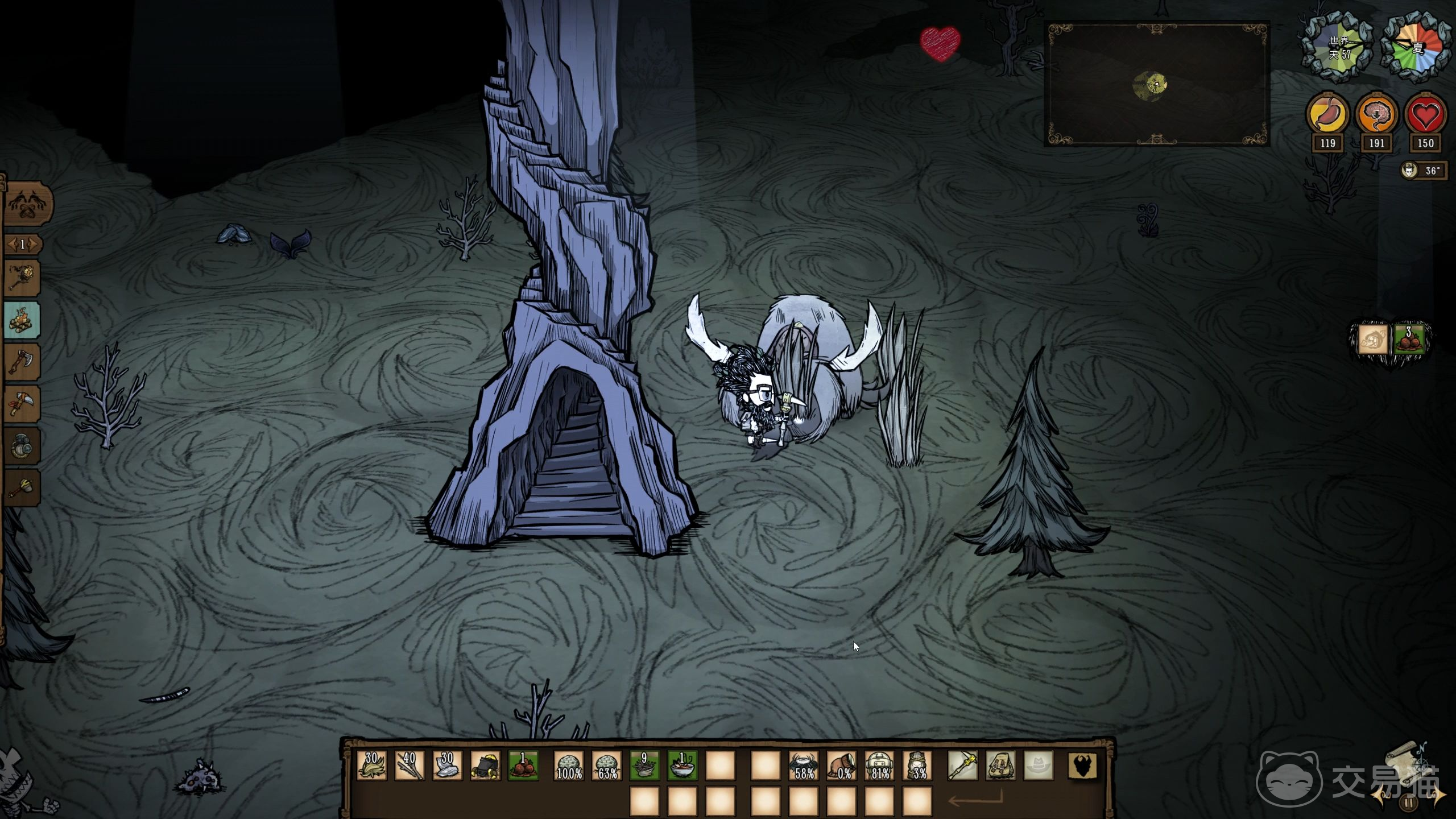The height and width of the screenshot is (819, 1456).
Task: Open the beefalo silhouette inspect button
Action: point(1082,766)
